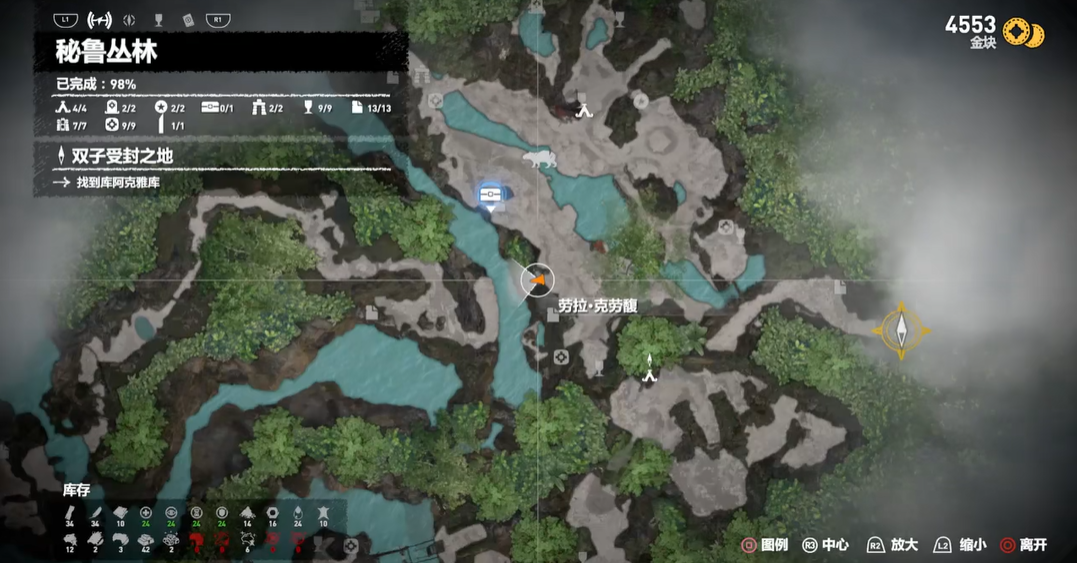This screenshot has height=563, width=1077.
Task: Open the trophy chalice tab
Action: 158,20
